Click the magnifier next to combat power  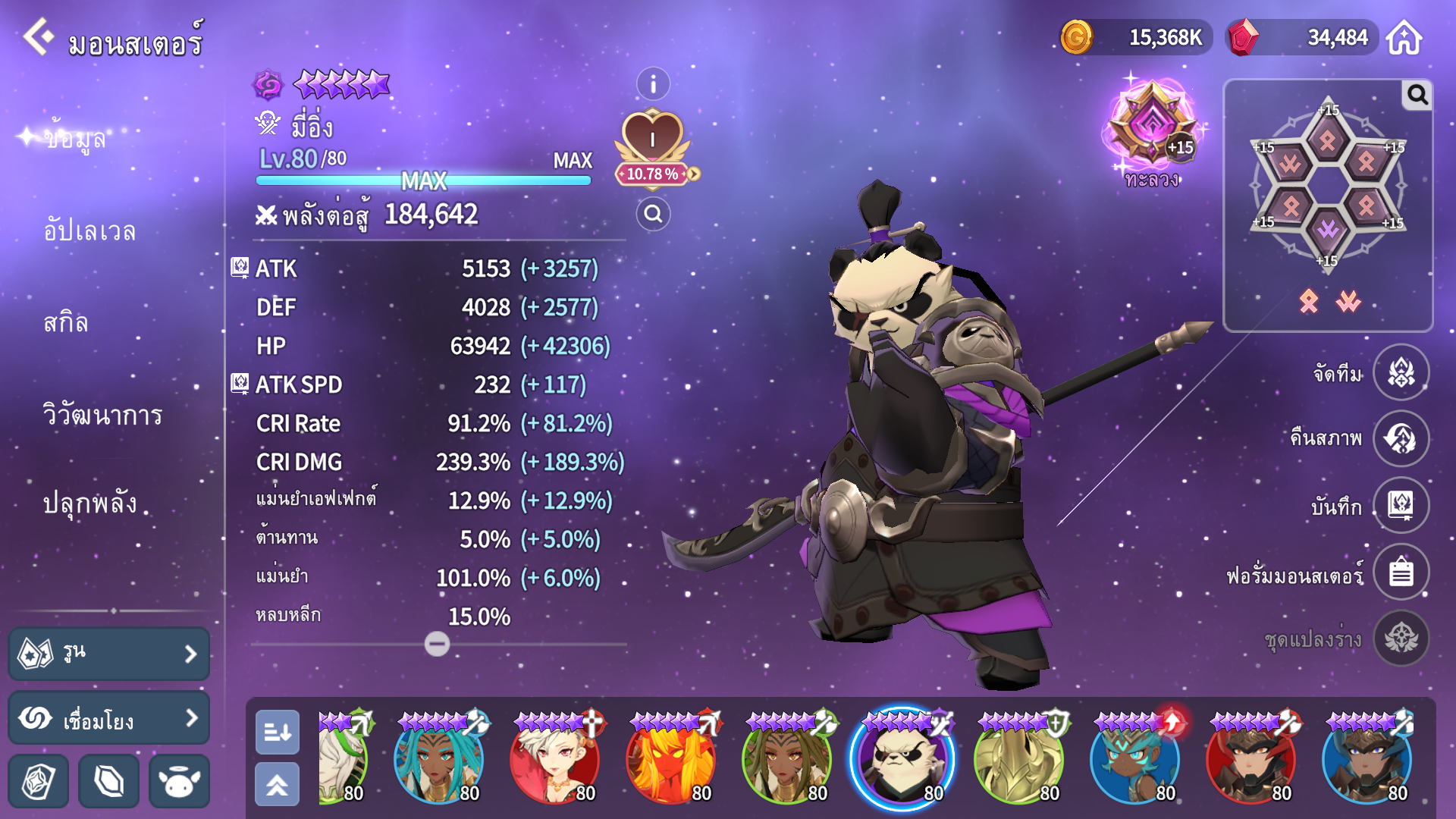click(x=653, y=215)
